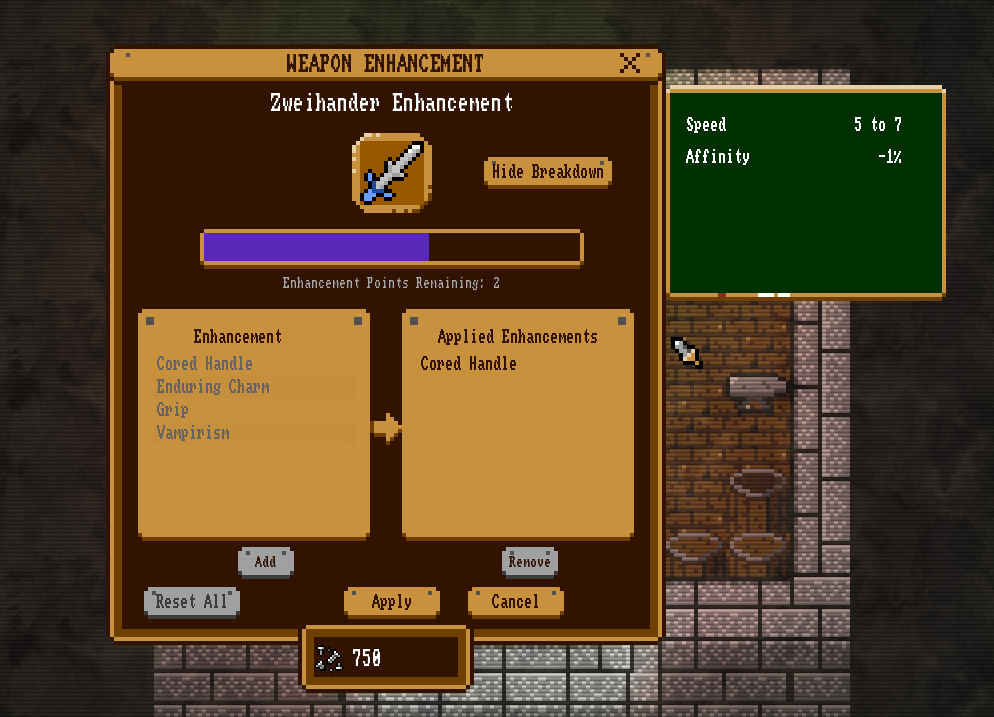This screenshot has width=994, height=717.
Task: Click the Zweihander sword icon
Action: 392,172
